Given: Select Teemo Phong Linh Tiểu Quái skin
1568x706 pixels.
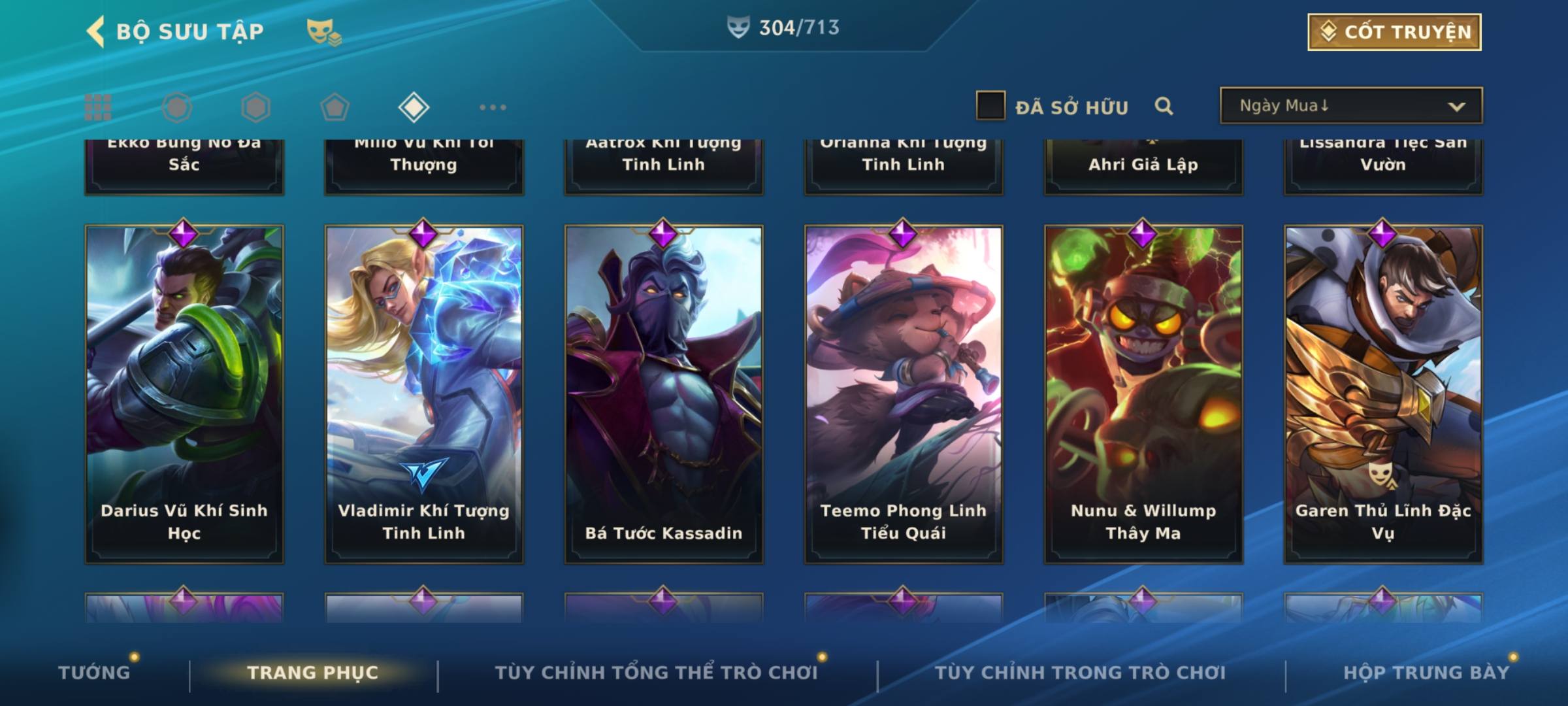Looking at the screenshot, I should coord(904,394).
